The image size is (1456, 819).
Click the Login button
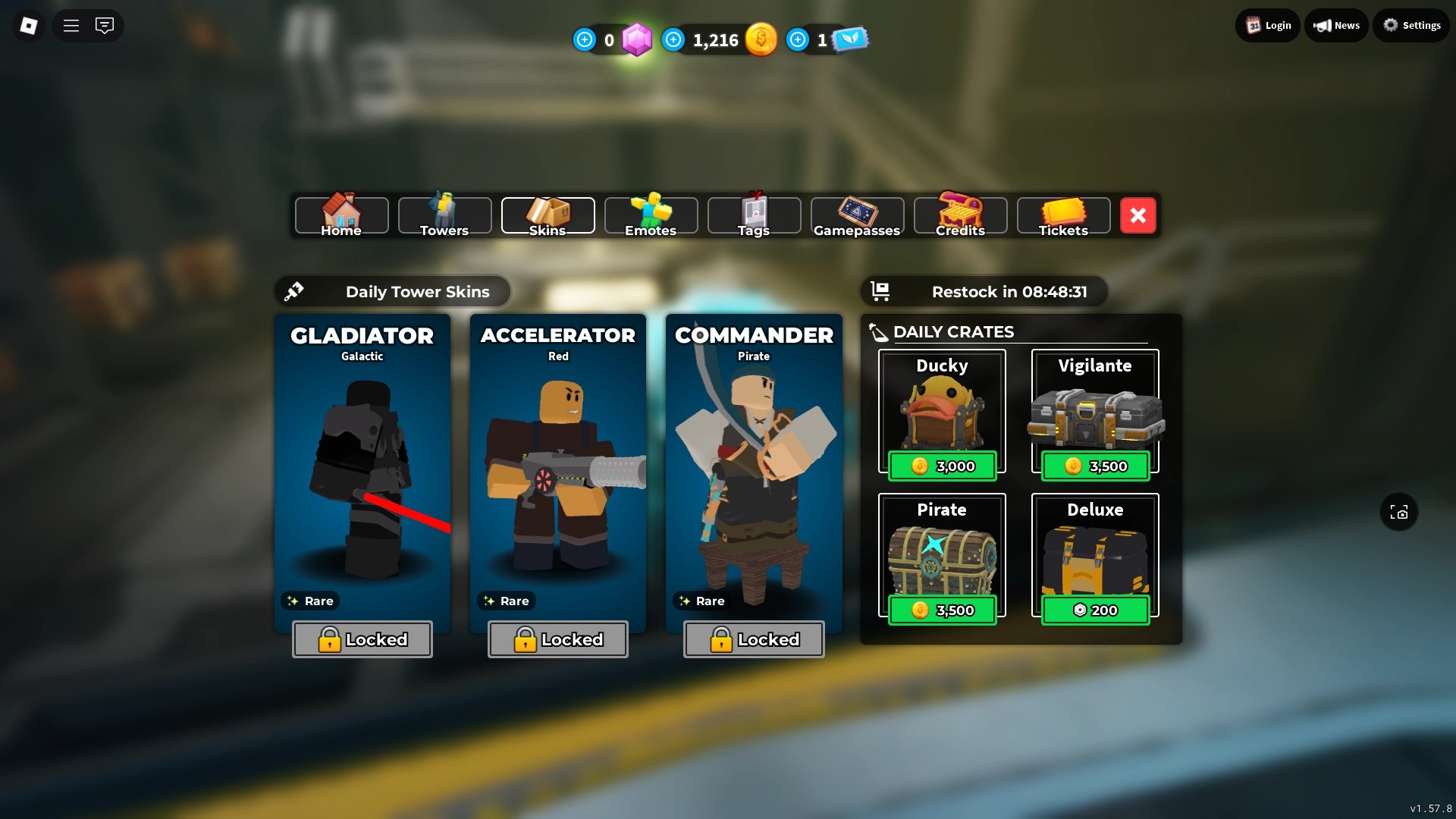[x=1266, y=24]
